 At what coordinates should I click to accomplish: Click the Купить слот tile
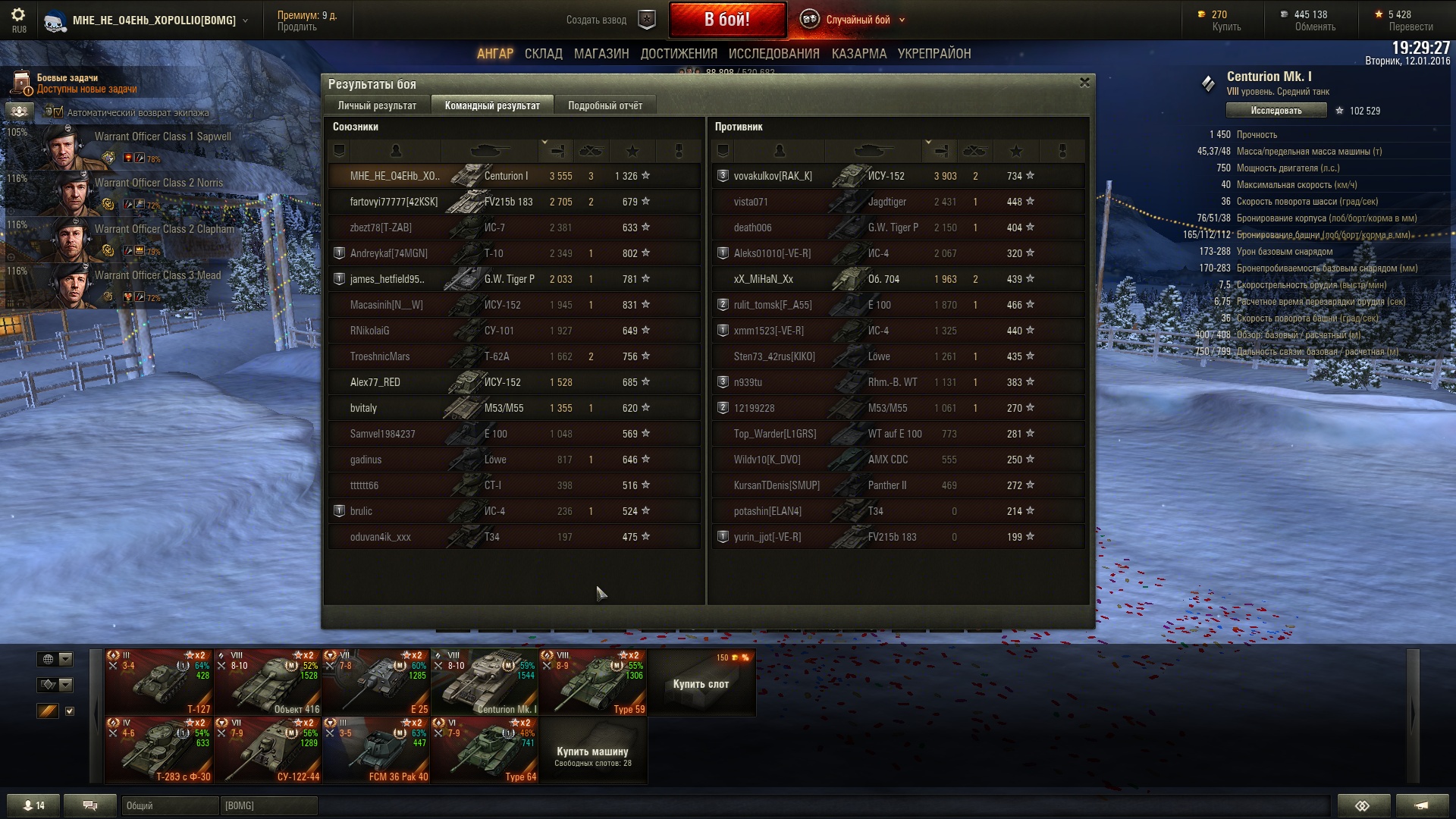(701, 683)
